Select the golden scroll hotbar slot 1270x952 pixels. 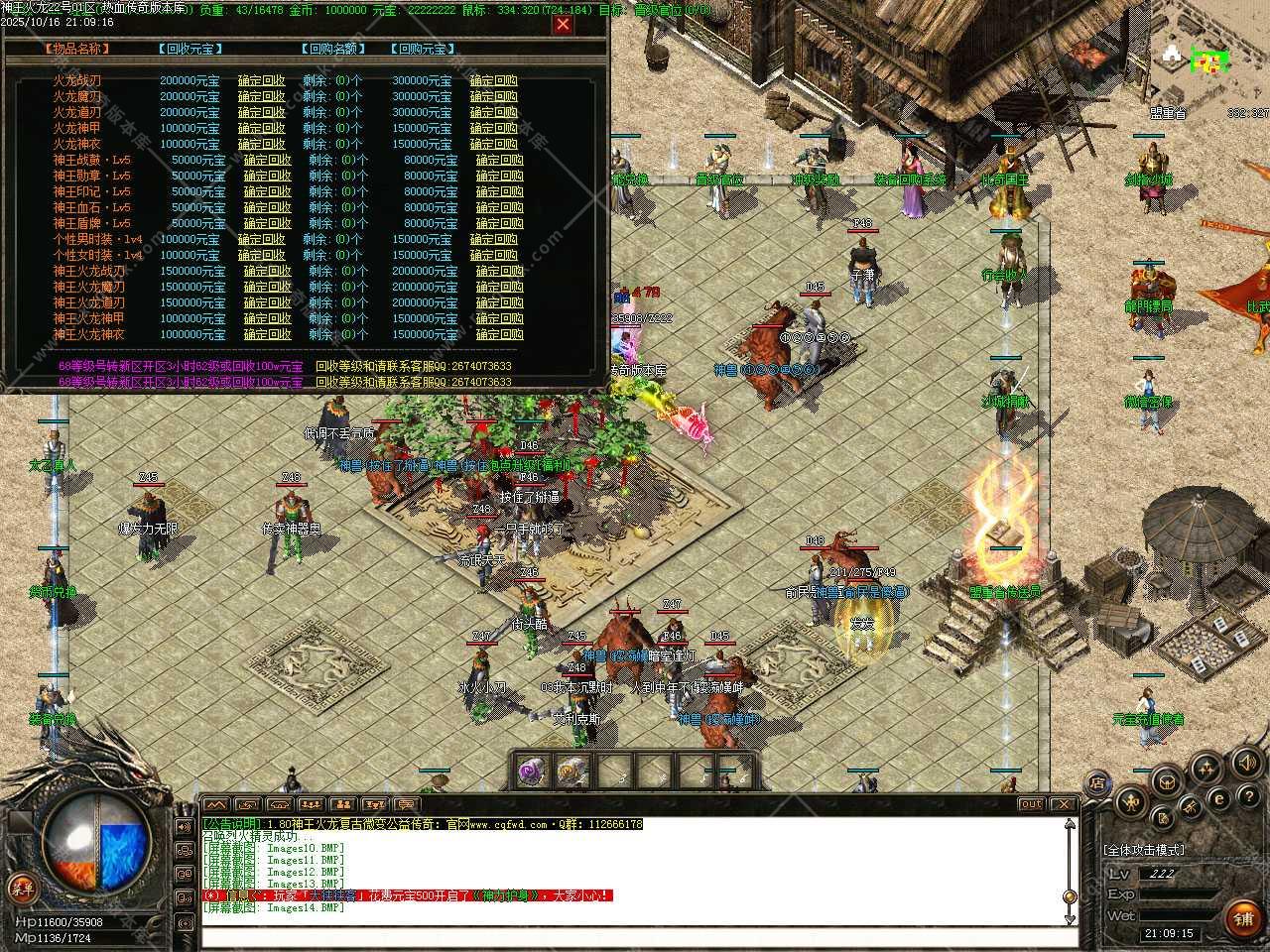[x=572, y=771]
